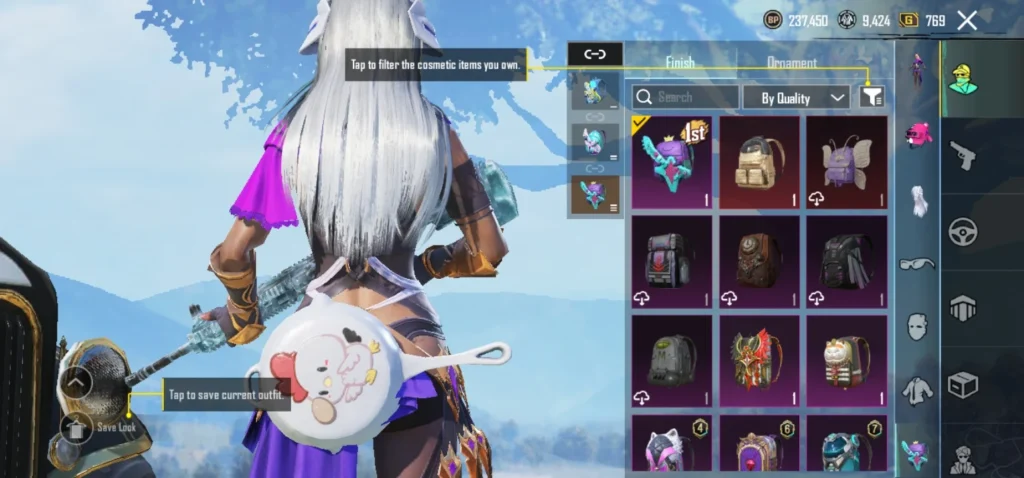Screen dimensions: 1024x478
Task: Select the brown leather backpack
Action: [759, 261]
